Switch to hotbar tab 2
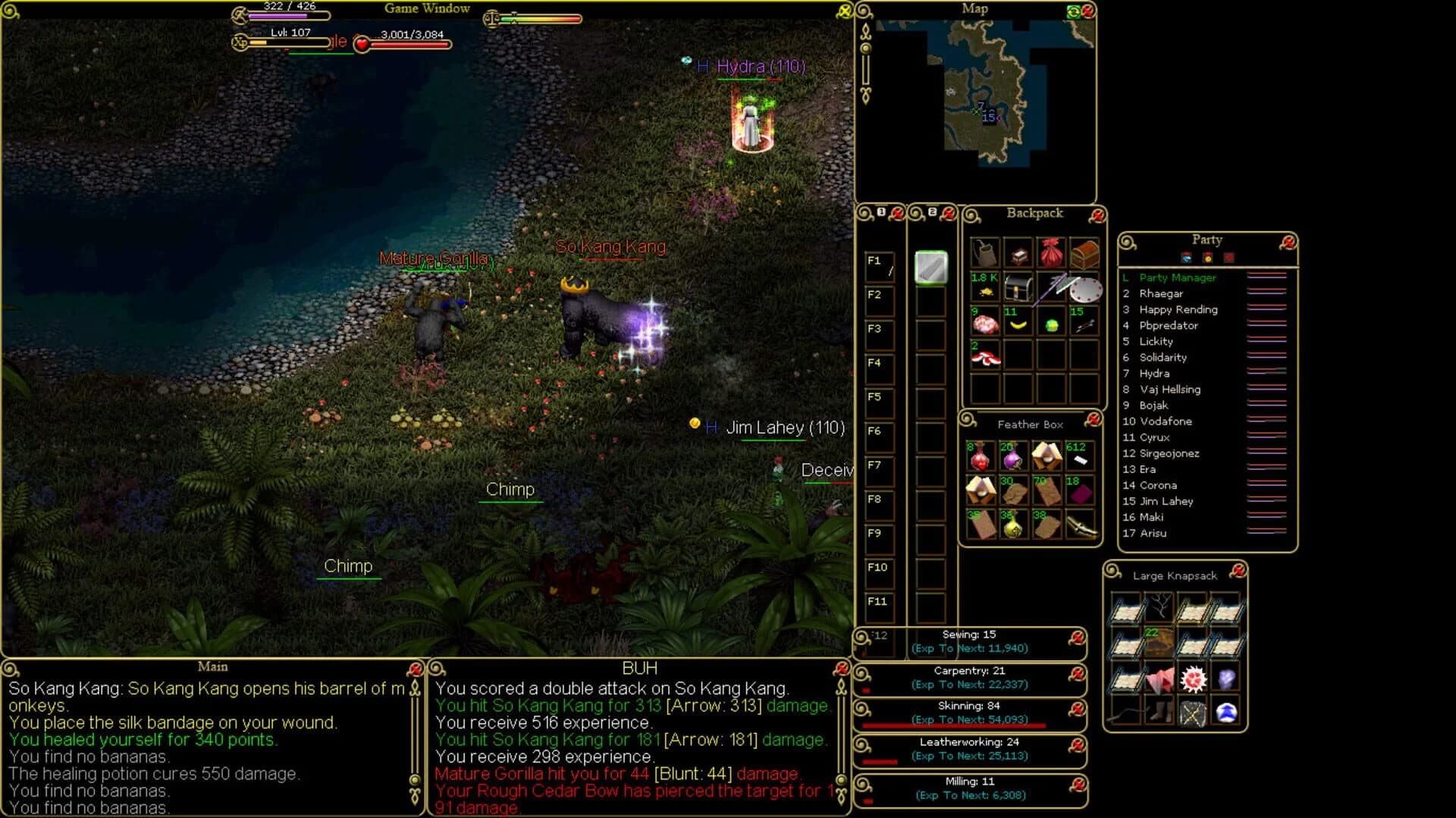This screenshot has height=818, width=1456. (x=933, y=214)
